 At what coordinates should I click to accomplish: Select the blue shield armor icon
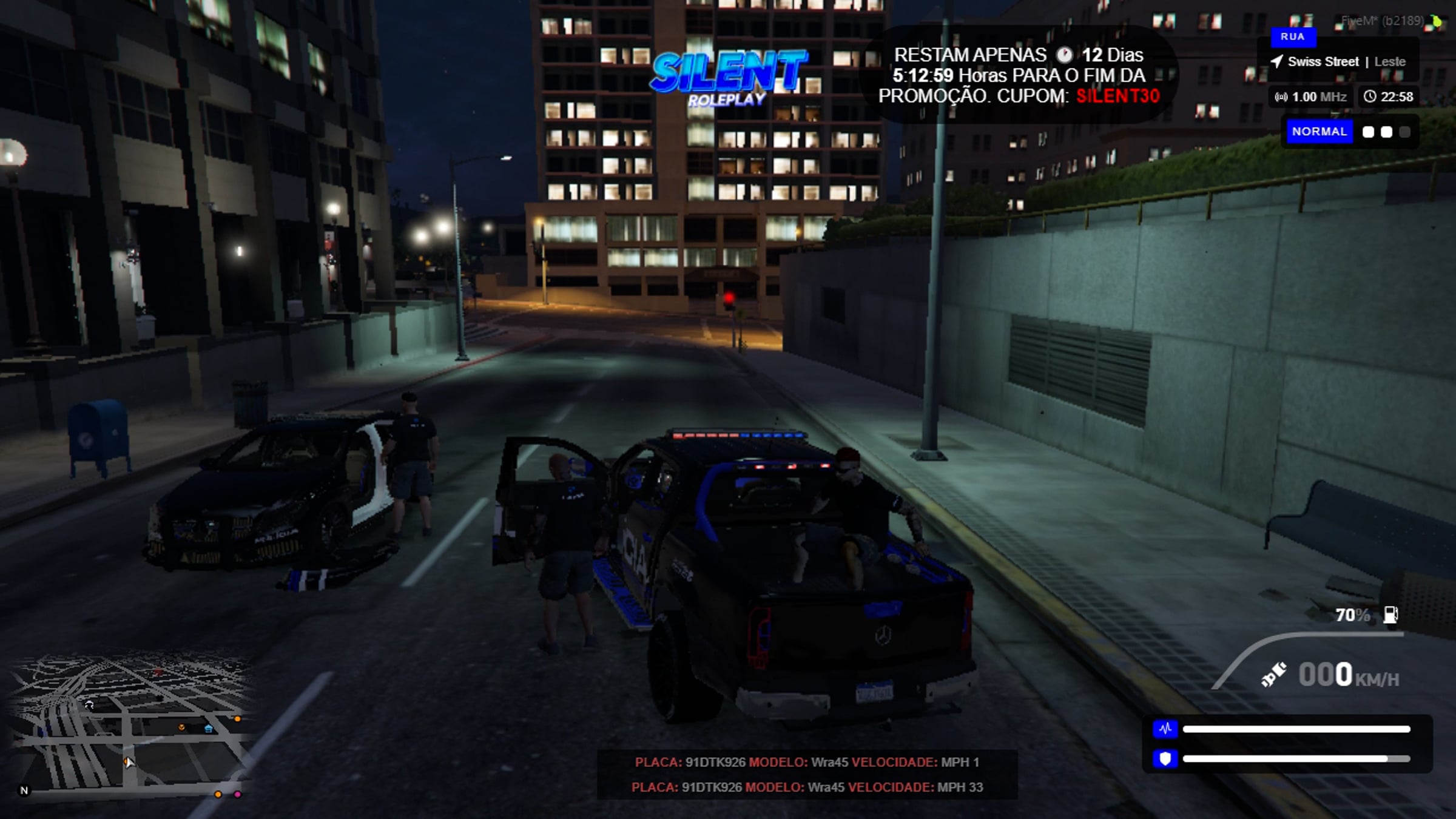[x=1165, y=758]
